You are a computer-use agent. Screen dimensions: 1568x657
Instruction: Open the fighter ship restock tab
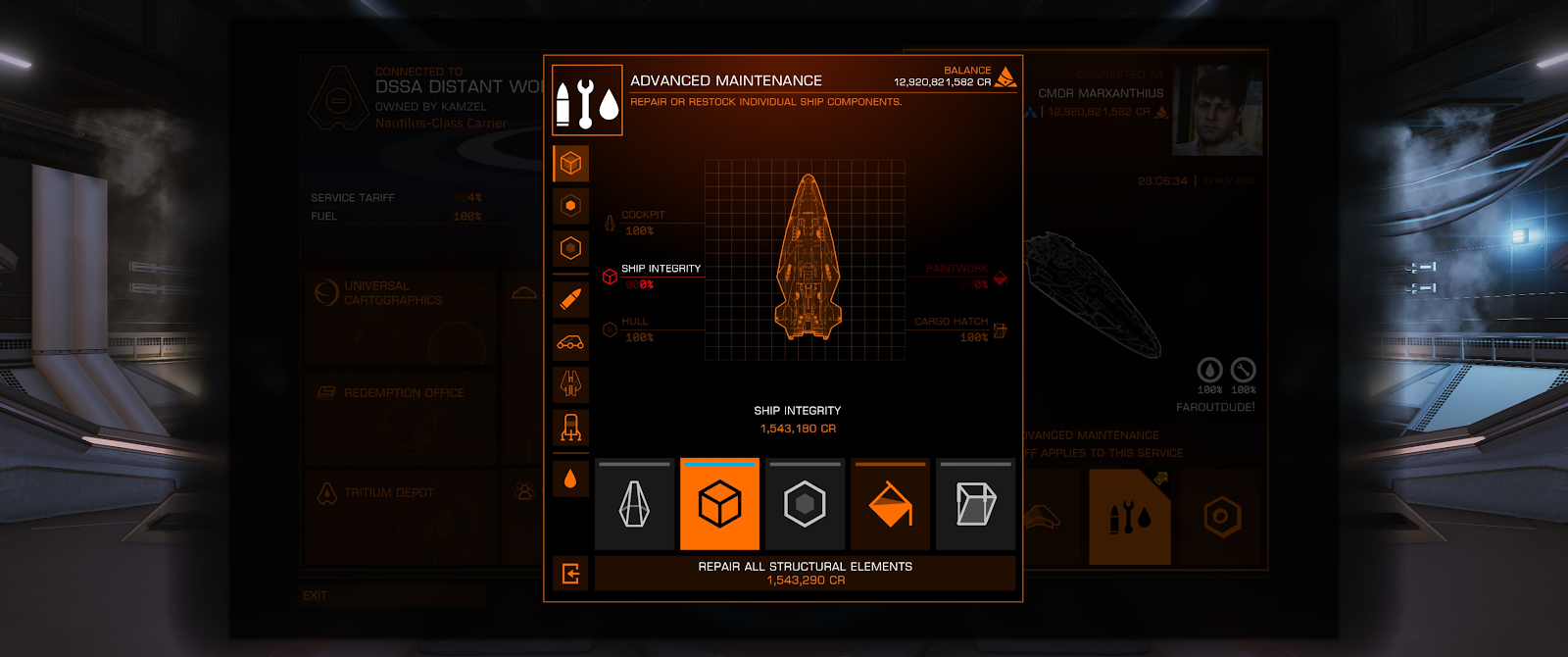click(x=570, y=383)
